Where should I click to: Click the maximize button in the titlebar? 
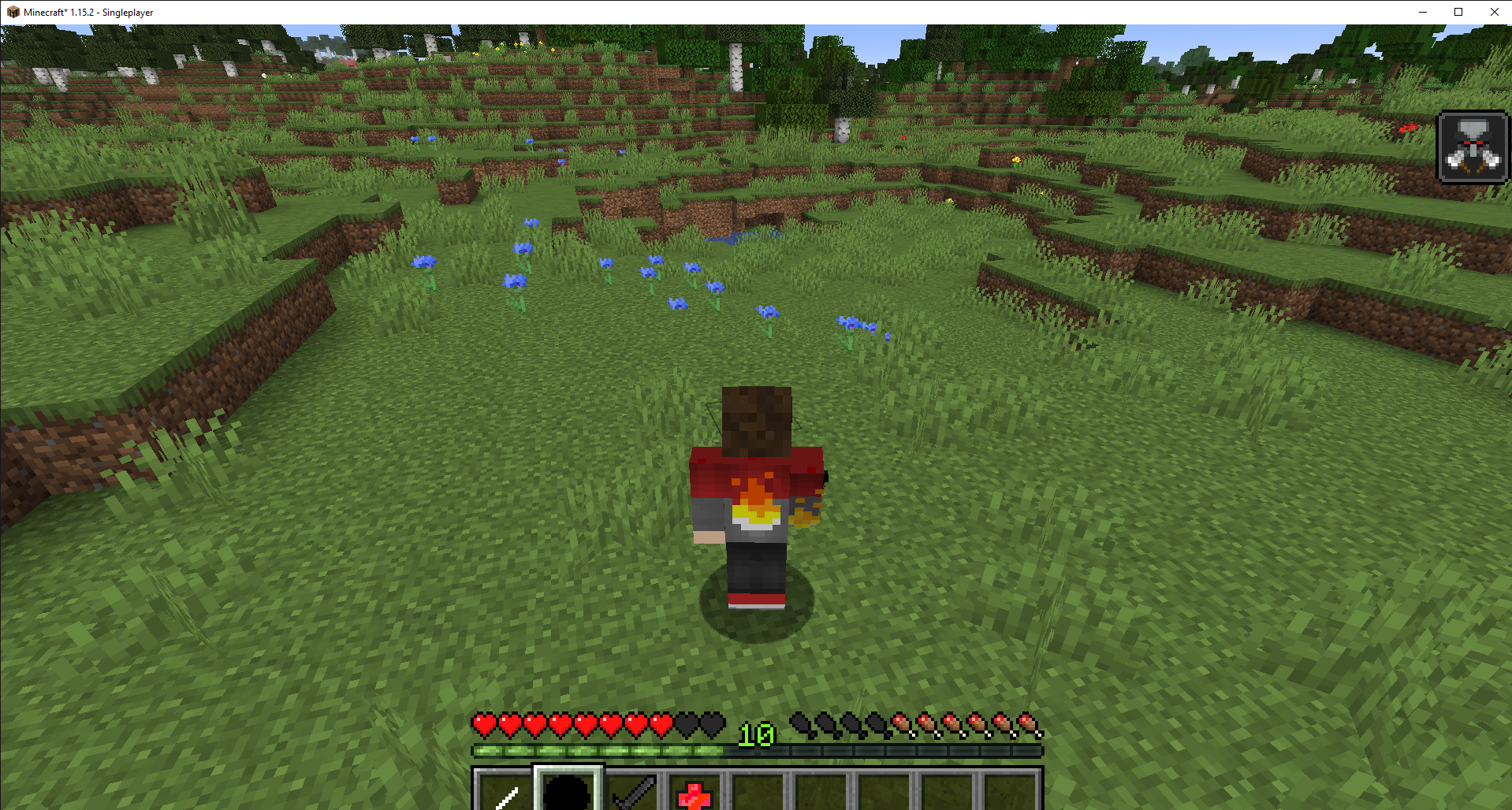pyautogui.click(x=1458, y=12)
